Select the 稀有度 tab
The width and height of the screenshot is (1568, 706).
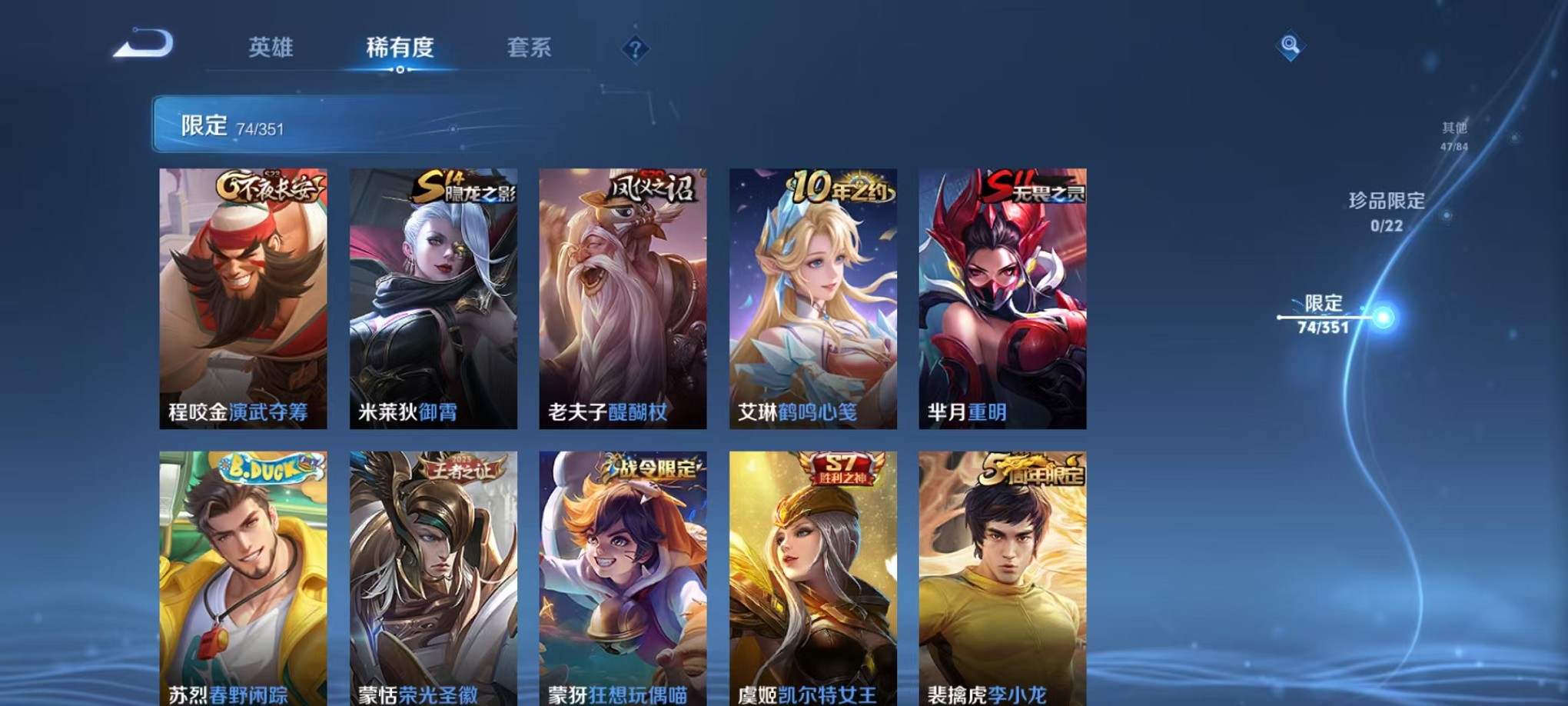tap(399, 48)
